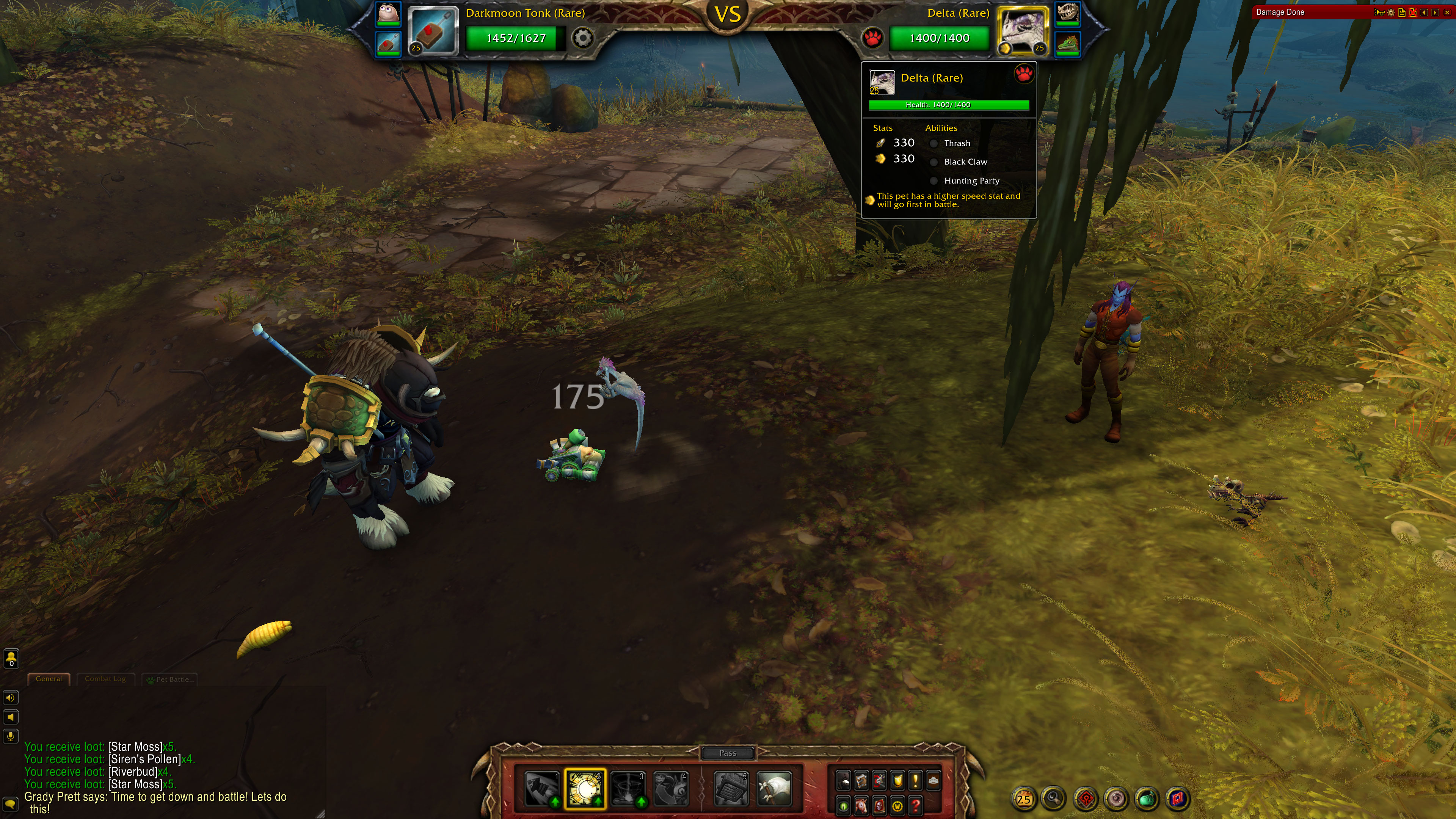Viewport: 1456px width, 819px height.
Task: Close the Damage Done meter window
Action: pos(1447,13)
